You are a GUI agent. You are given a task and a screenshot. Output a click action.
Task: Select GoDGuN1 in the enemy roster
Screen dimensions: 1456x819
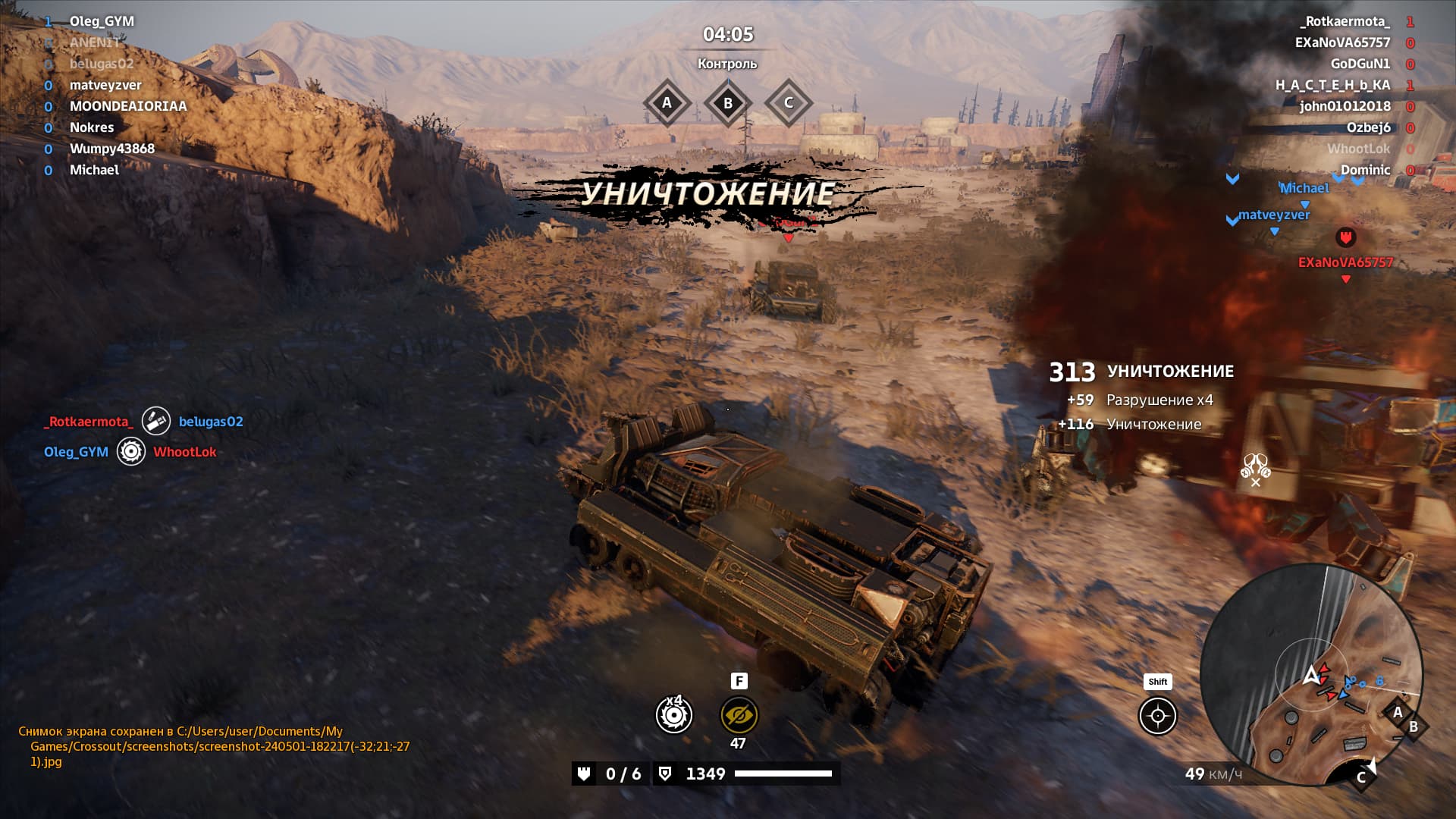click(1360, 64)
